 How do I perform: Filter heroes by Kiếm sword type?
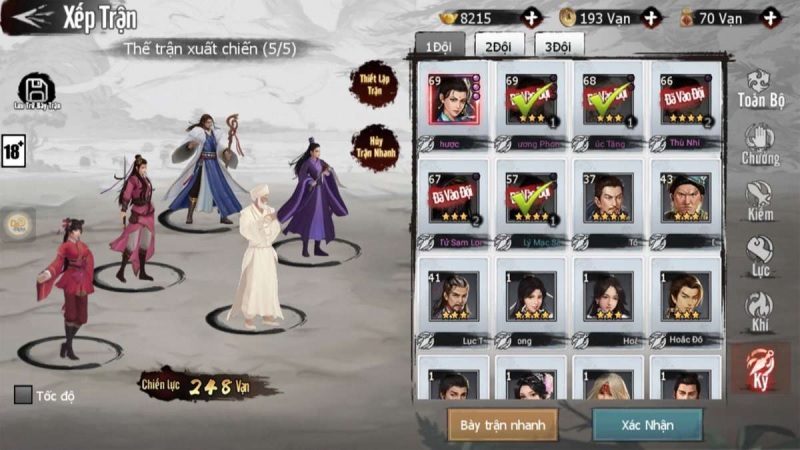click(x=760, y=201)
